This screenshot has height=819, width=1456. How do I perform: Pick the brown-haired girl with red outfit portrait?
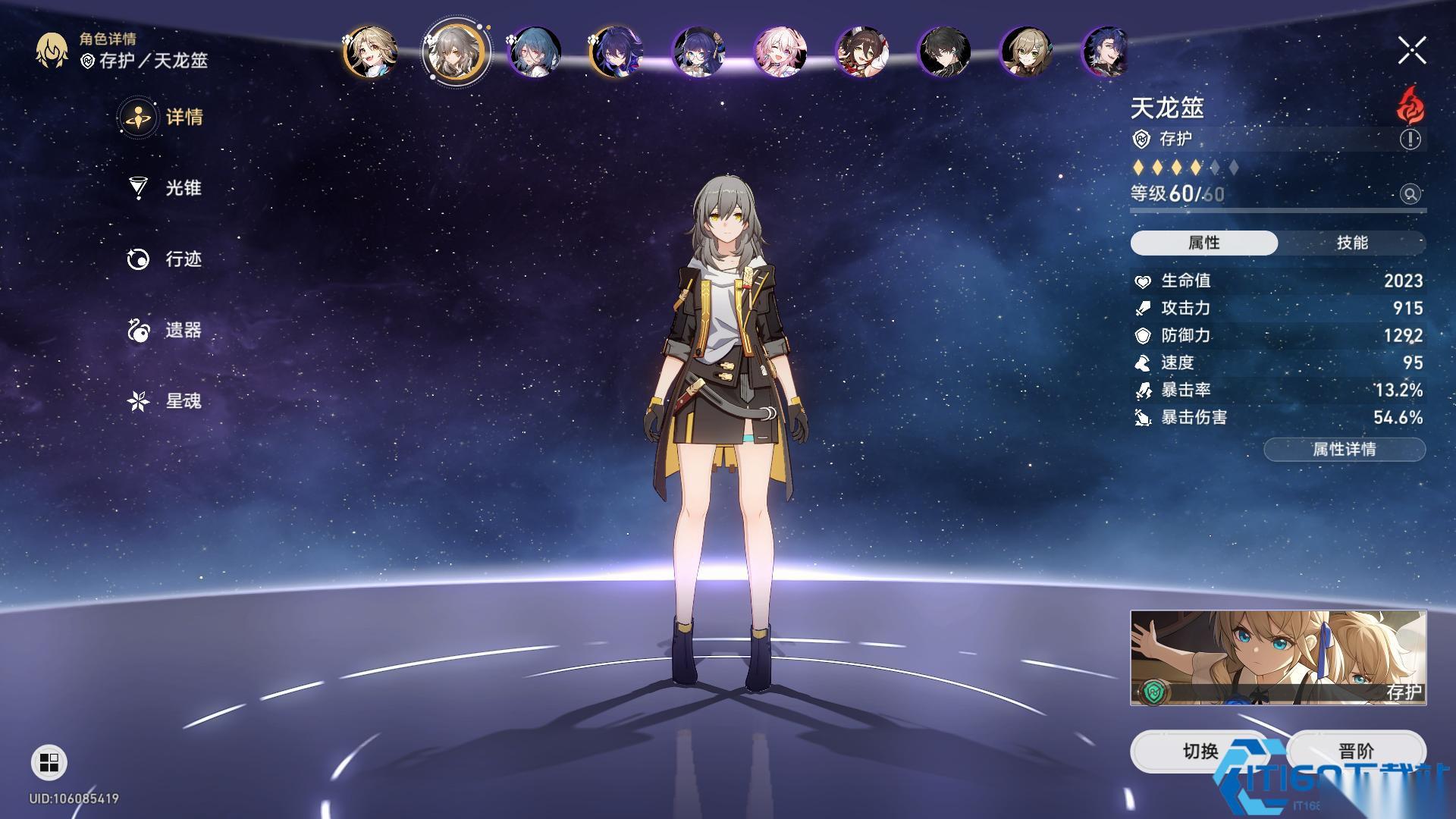(861, 52)
